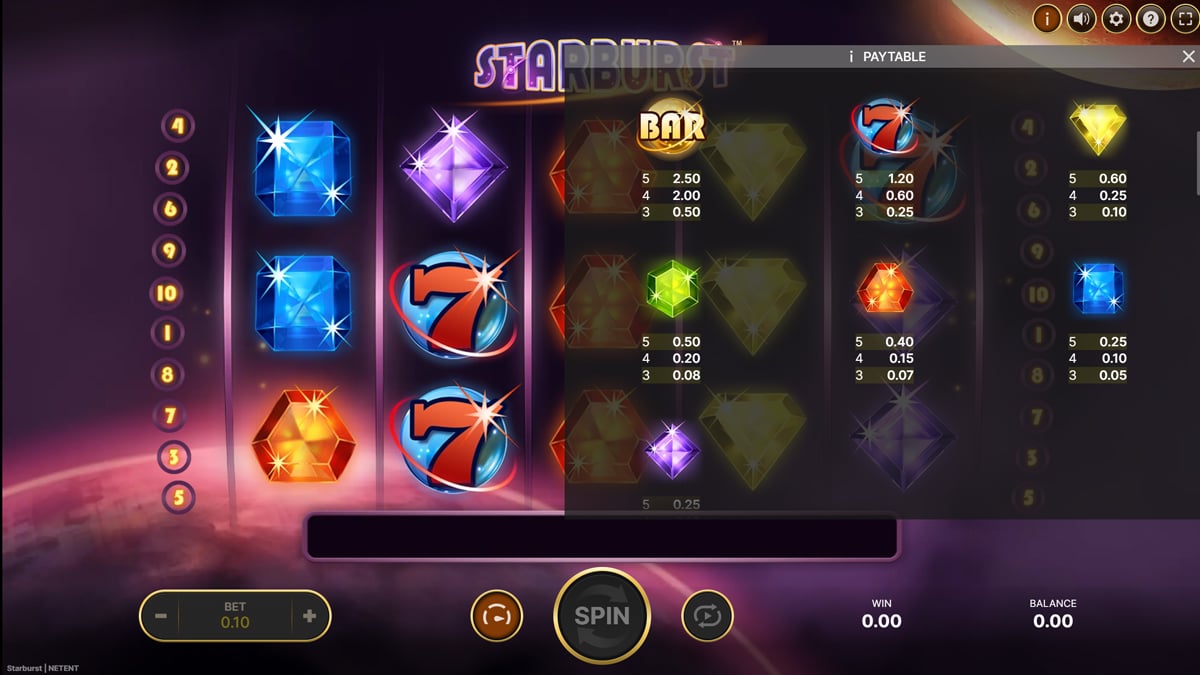
Task: Close the Paytable panel
Action: pos(1187,57)
